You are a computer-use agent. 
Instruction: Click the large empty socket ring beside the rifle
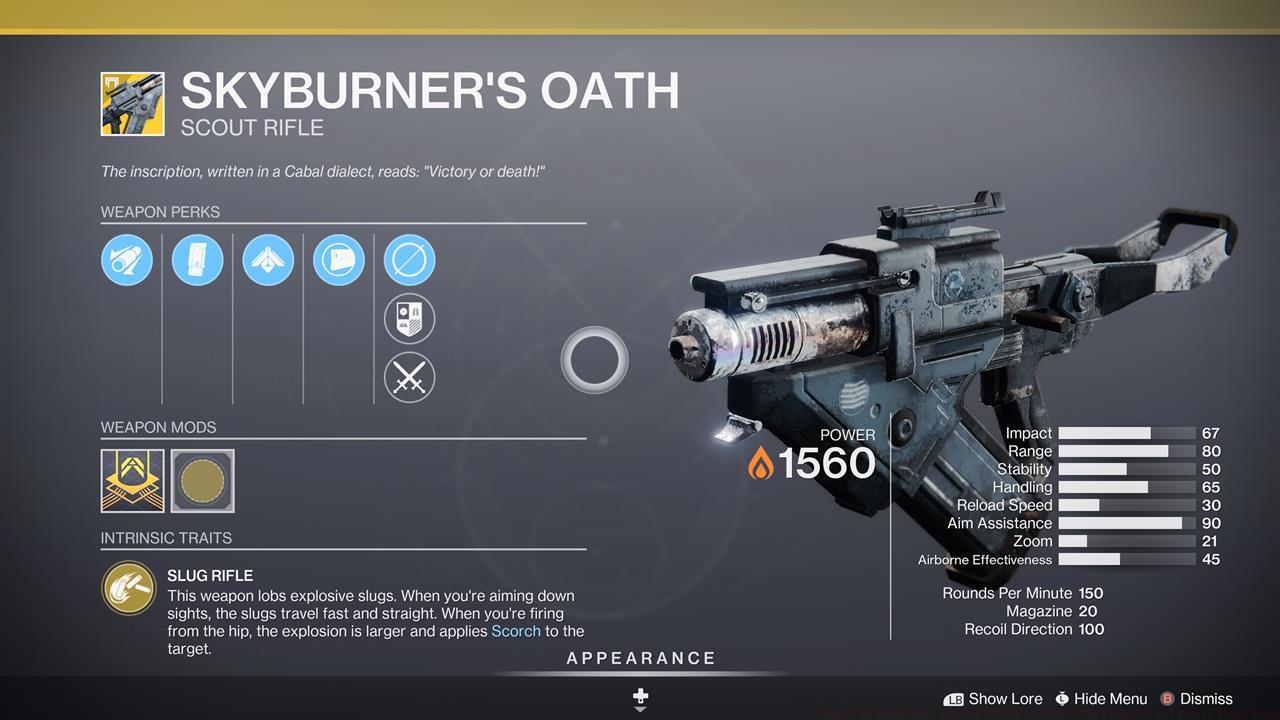[x=594, y=361]
